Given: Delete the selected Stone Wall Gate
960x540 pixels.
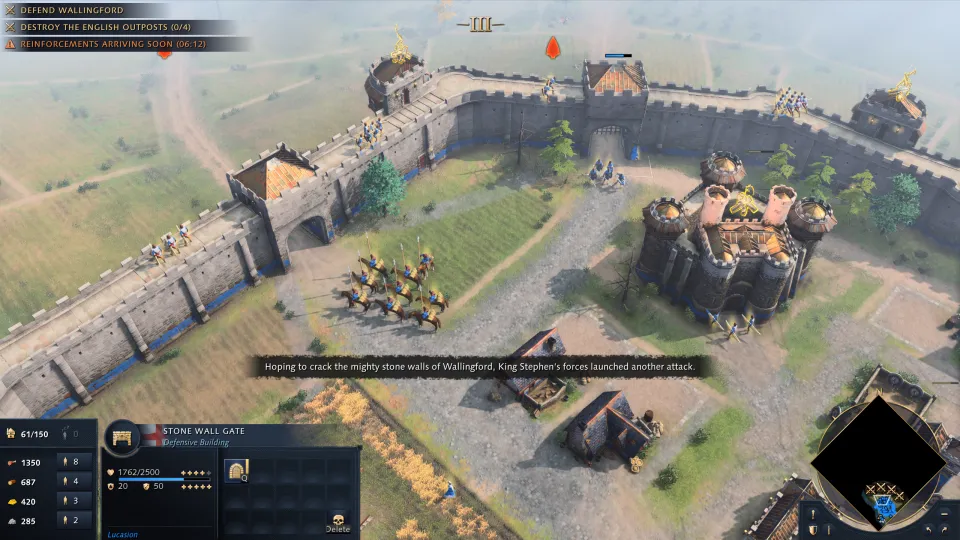Looking at the screenshot, I should coord(339,521).
